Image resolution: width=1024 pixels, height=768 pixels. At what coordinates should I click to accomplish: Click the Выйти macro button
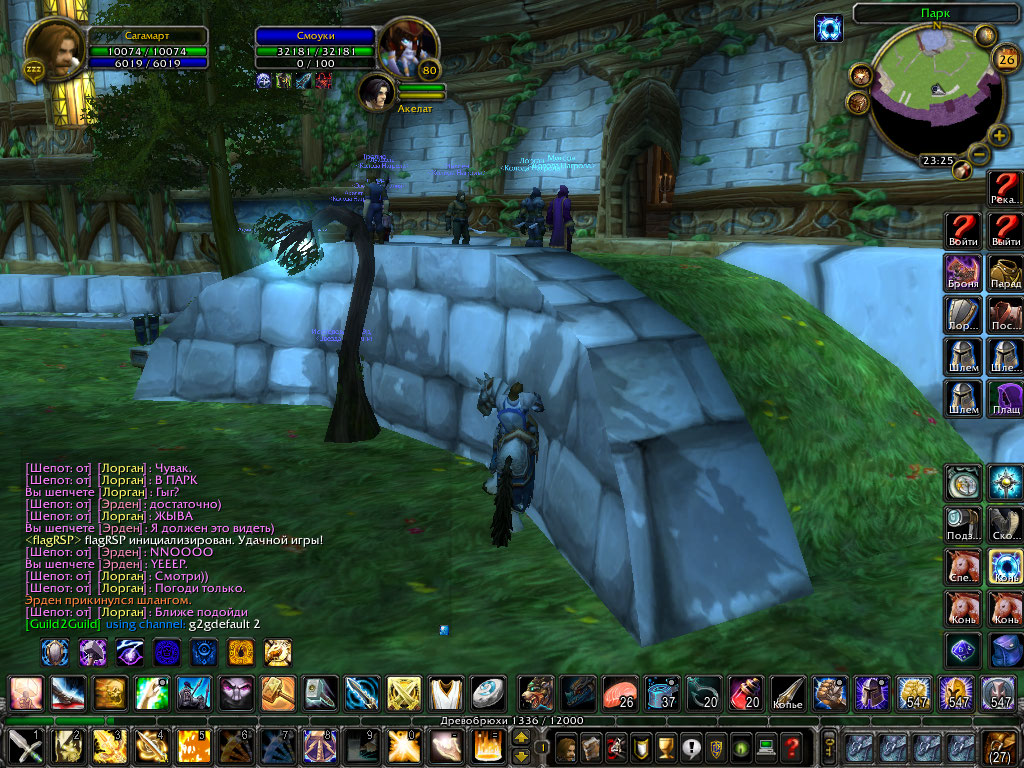point(1005,231)
